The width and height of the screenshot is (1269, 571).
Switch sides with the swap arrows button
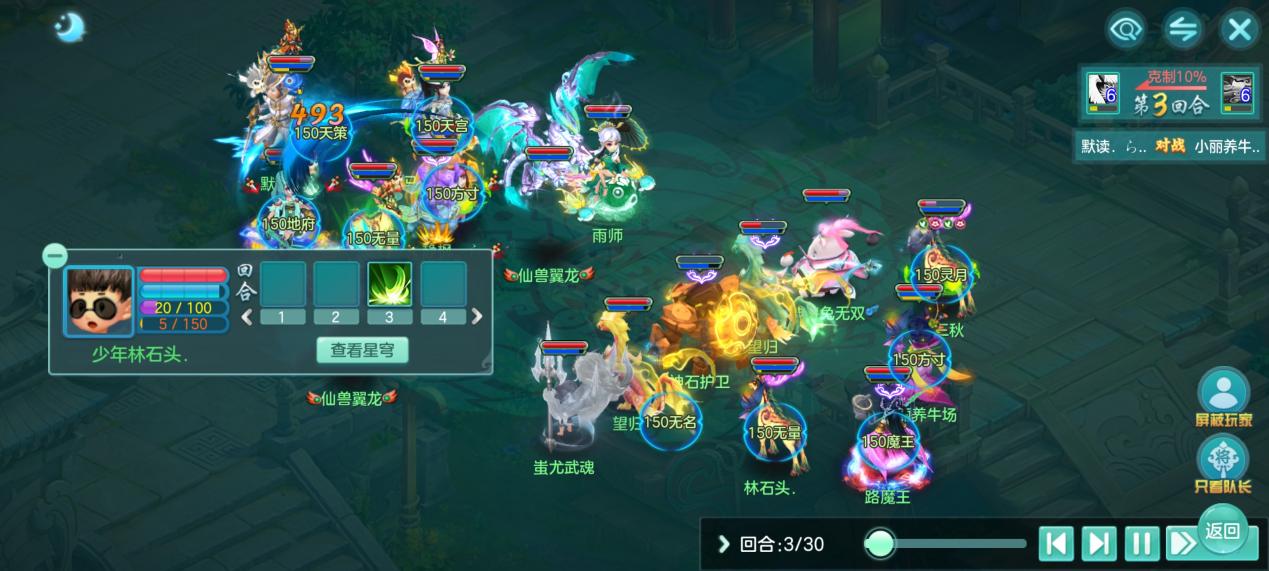click(x=1182, y=29)
